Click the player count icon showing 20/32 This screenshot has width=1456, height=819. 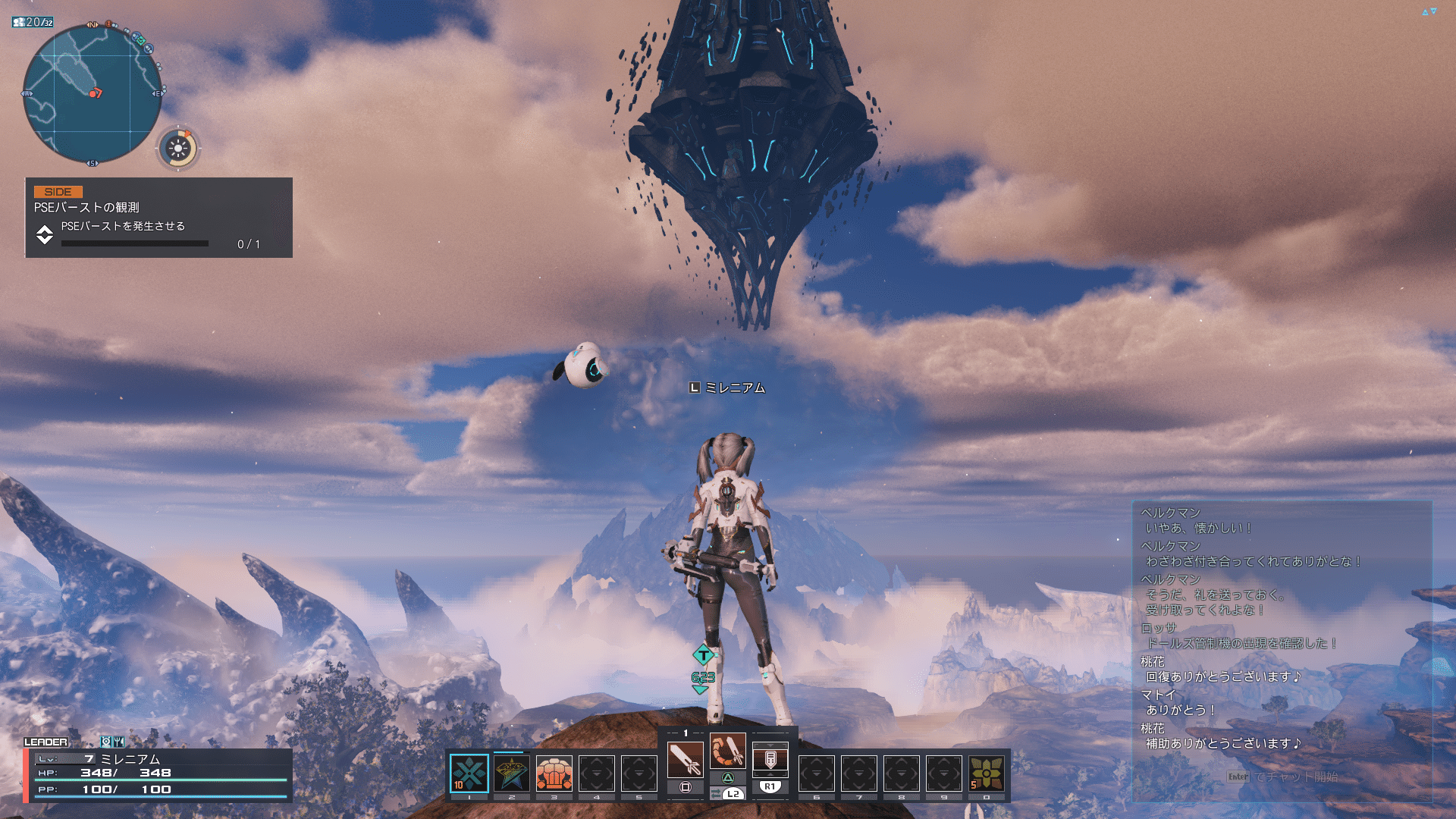coord(33,22)
